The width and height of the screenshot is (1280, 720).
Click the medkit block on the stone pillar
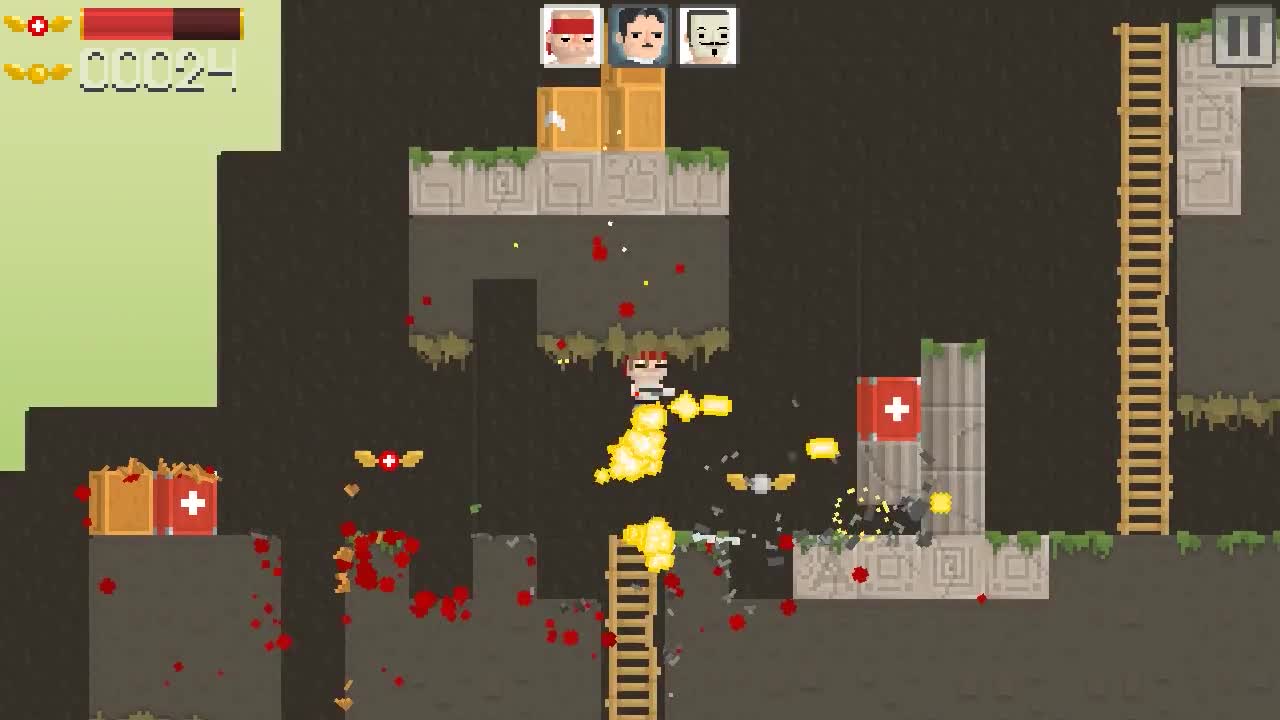pos(890,409)
